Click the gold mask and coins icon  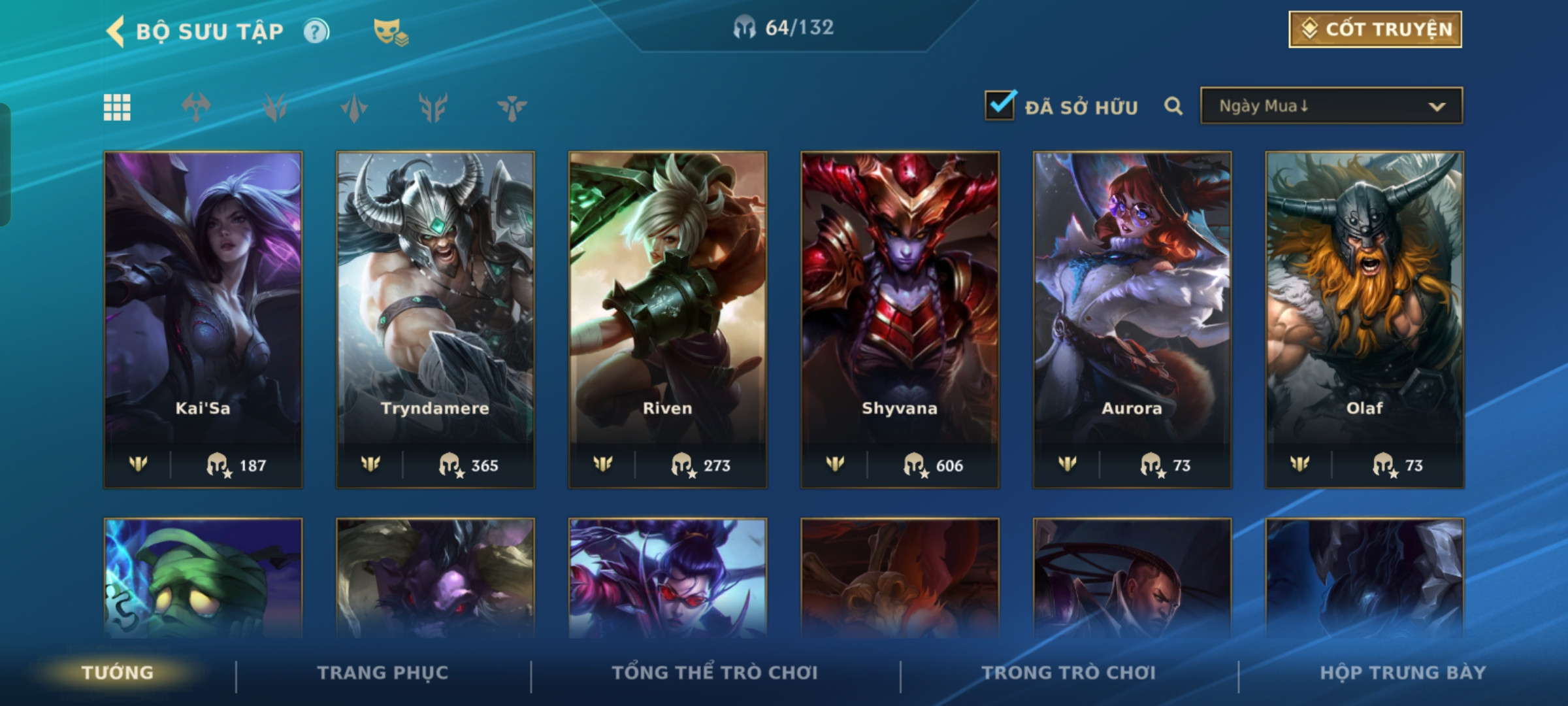click(390, 31)
